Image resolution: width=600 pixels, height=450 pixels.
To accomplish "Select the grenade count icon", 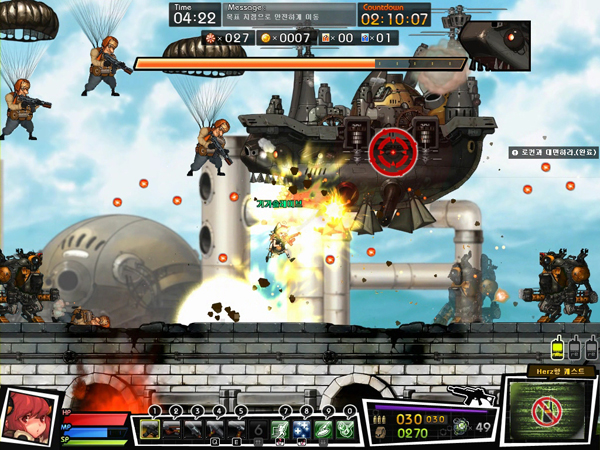I will click(461, 427).
